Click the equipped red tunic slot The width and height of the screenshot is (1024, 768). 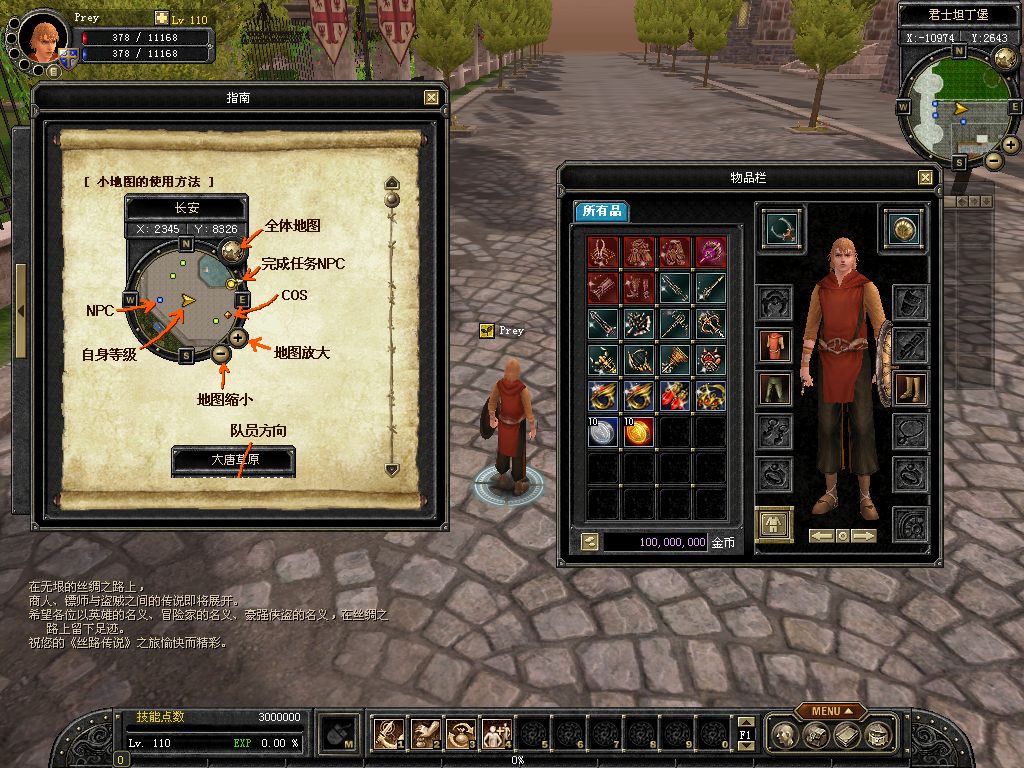point(774,345)
